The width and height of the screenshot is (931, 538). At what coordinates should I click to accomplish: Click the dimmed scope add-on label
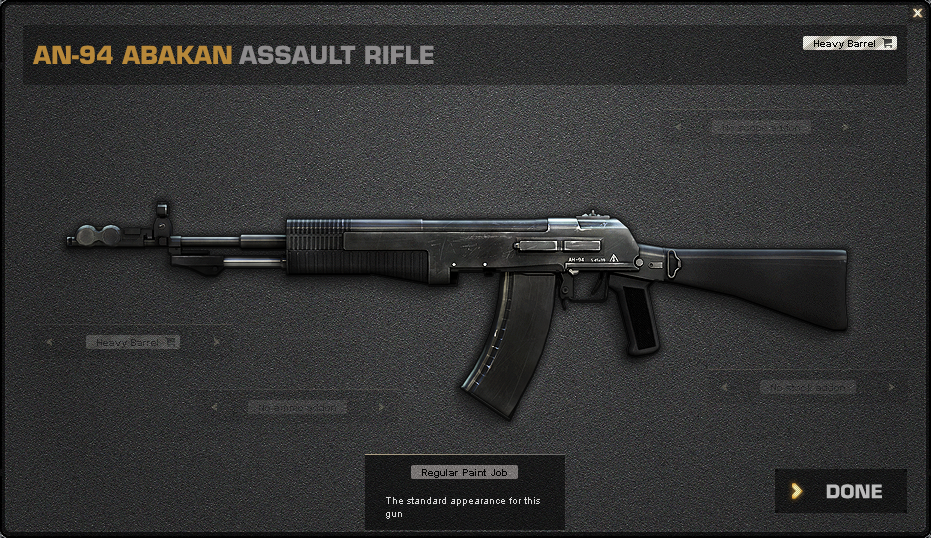pyautogui.click(x=761, y=127)
